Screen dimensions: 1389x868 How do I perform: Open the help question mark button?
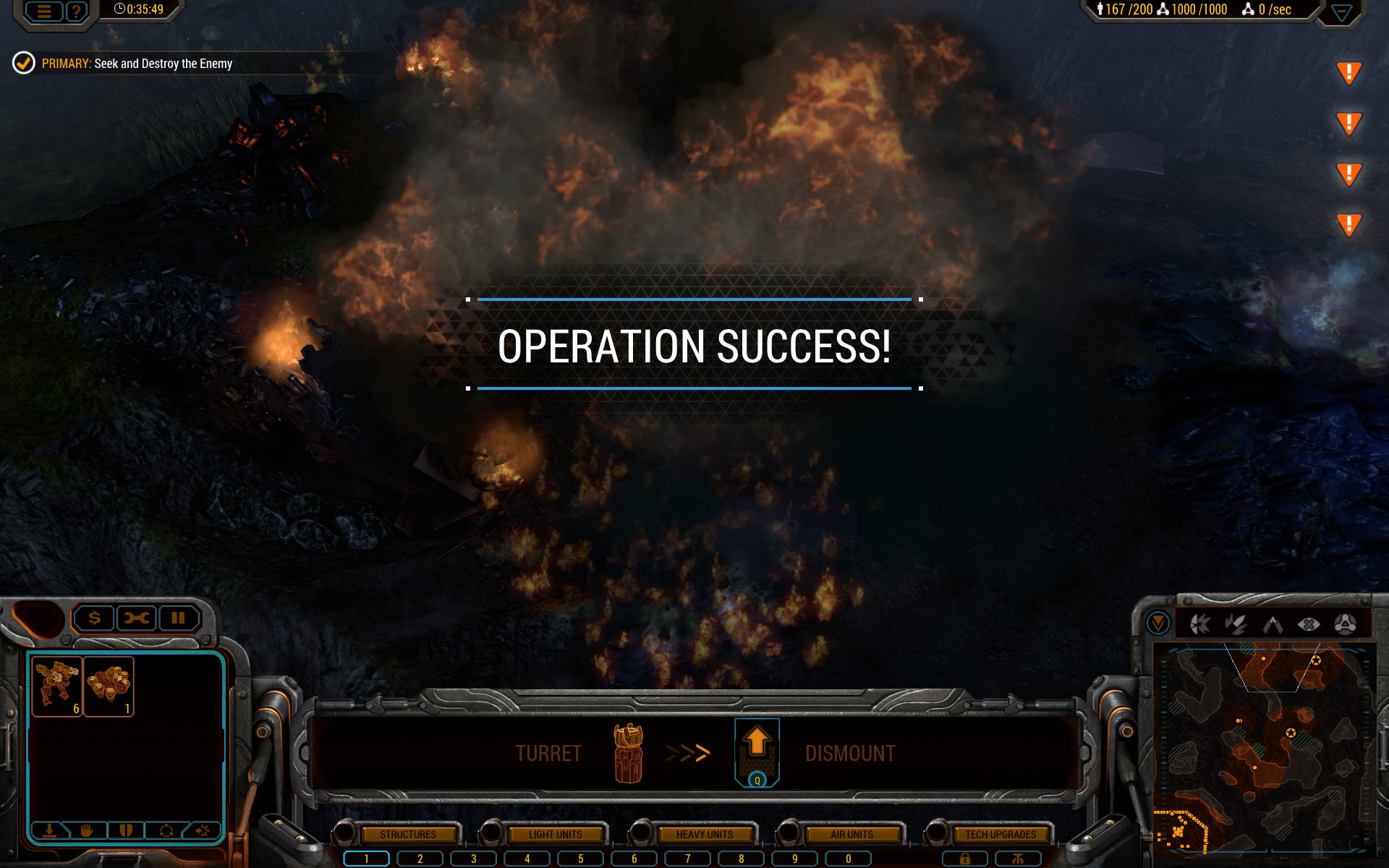(x=76, y=11)
